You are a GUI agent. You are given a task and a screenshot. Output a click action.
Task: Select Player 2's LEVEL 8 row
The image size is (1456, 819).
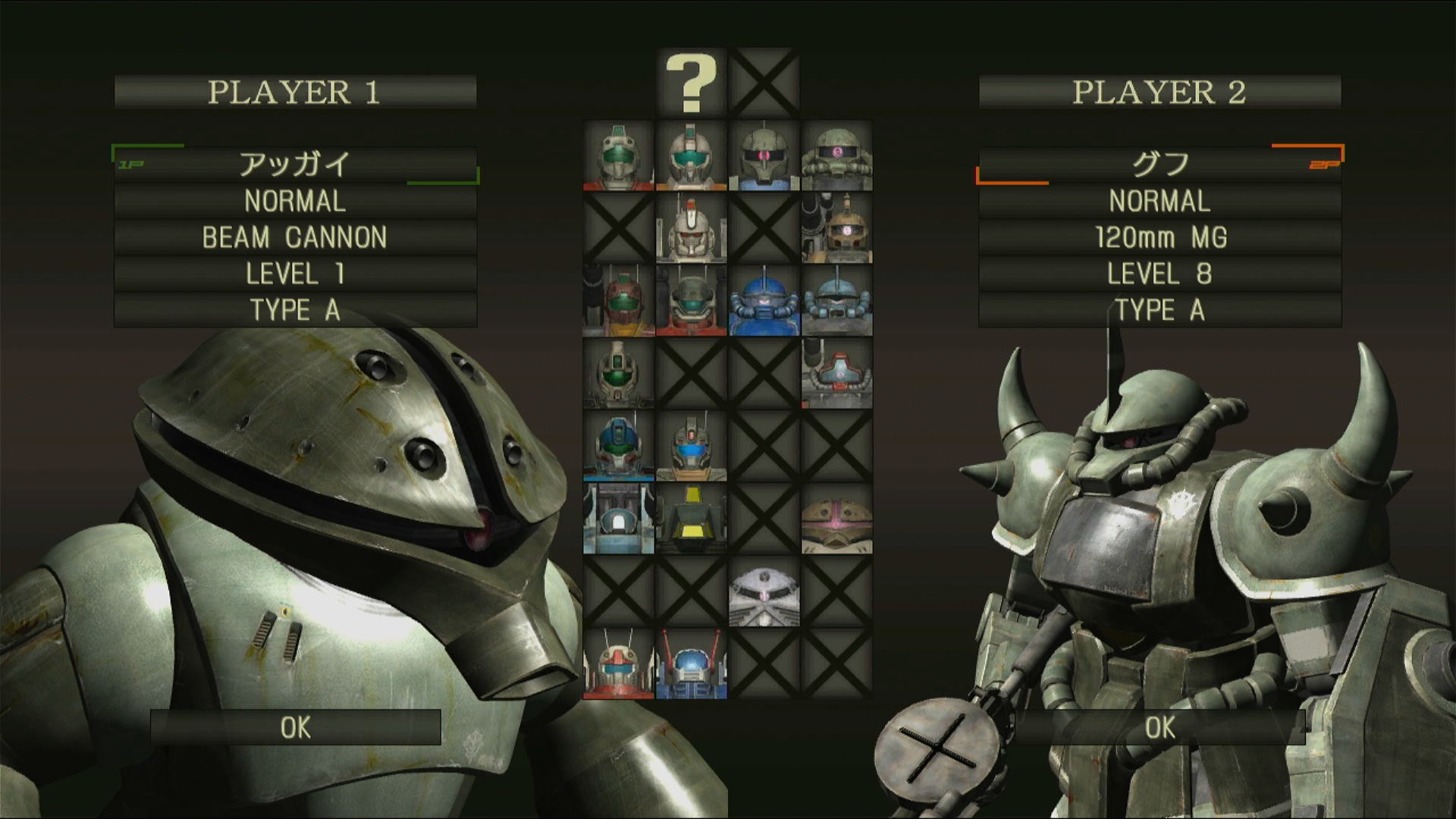tap(1159, 274)
